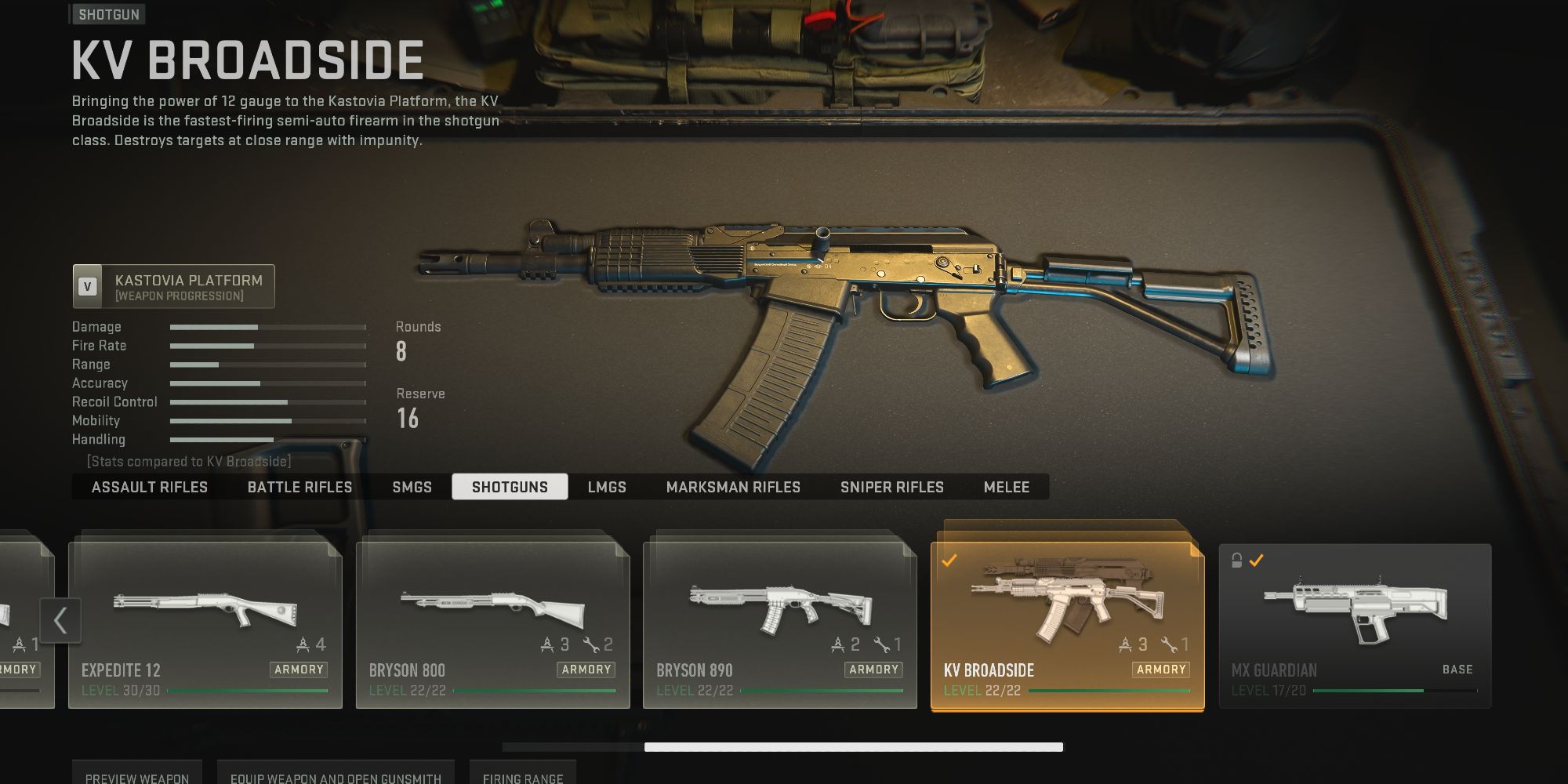Click the Preview Weapon button

click(x=136, y=778)
